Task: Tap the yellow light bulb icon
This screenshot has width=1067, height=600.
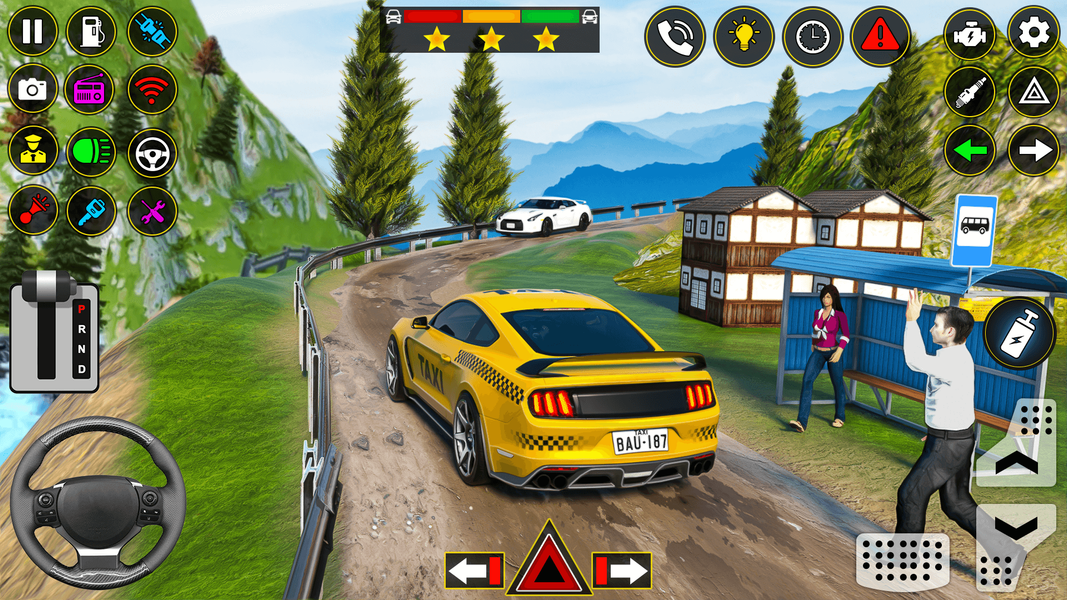Action: [x=744, y=37]
